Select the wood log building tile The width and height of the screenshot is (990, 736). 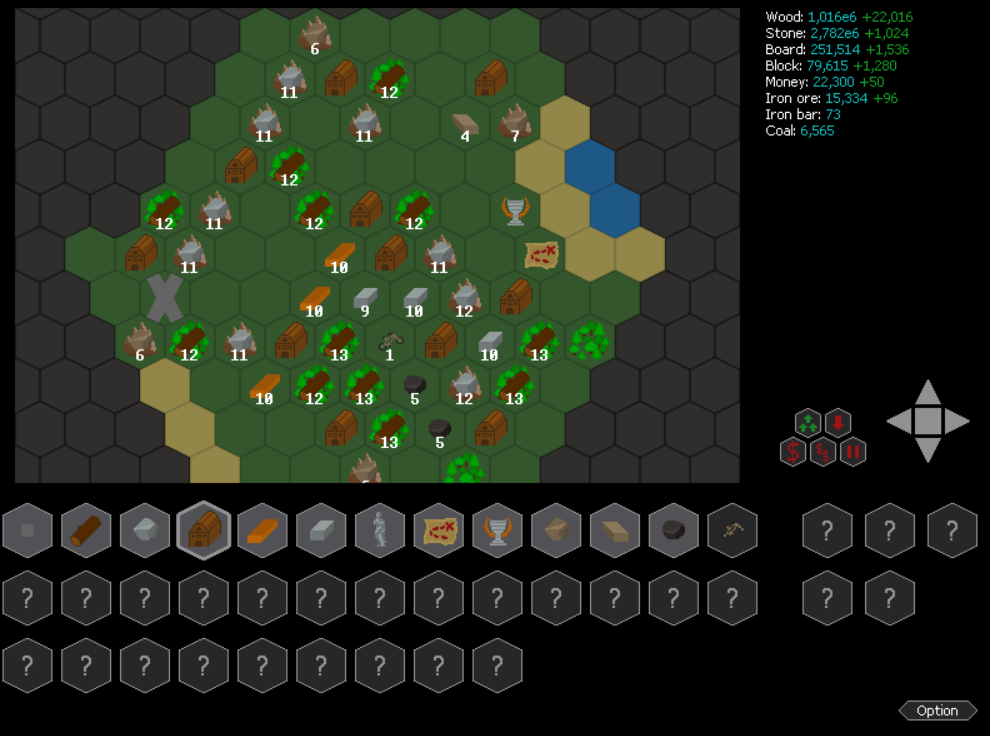tap(86, 530)
